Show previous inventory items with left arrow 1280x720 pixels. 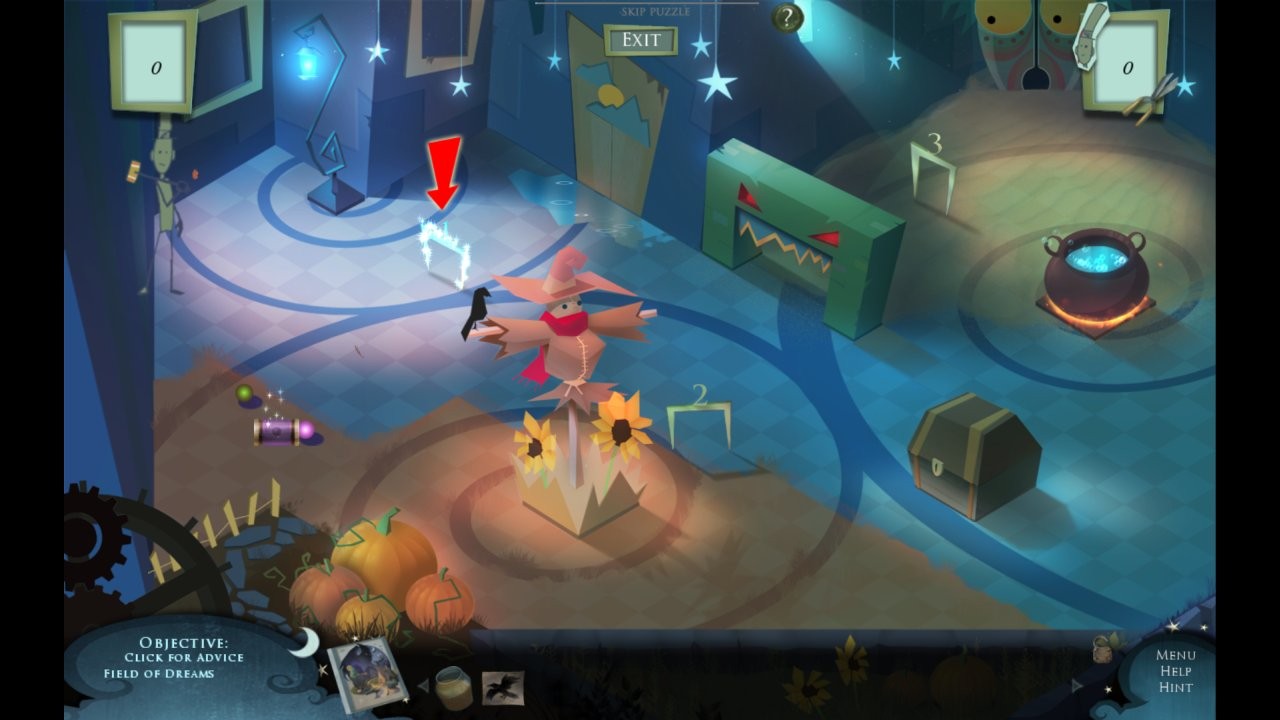(422, 686)
